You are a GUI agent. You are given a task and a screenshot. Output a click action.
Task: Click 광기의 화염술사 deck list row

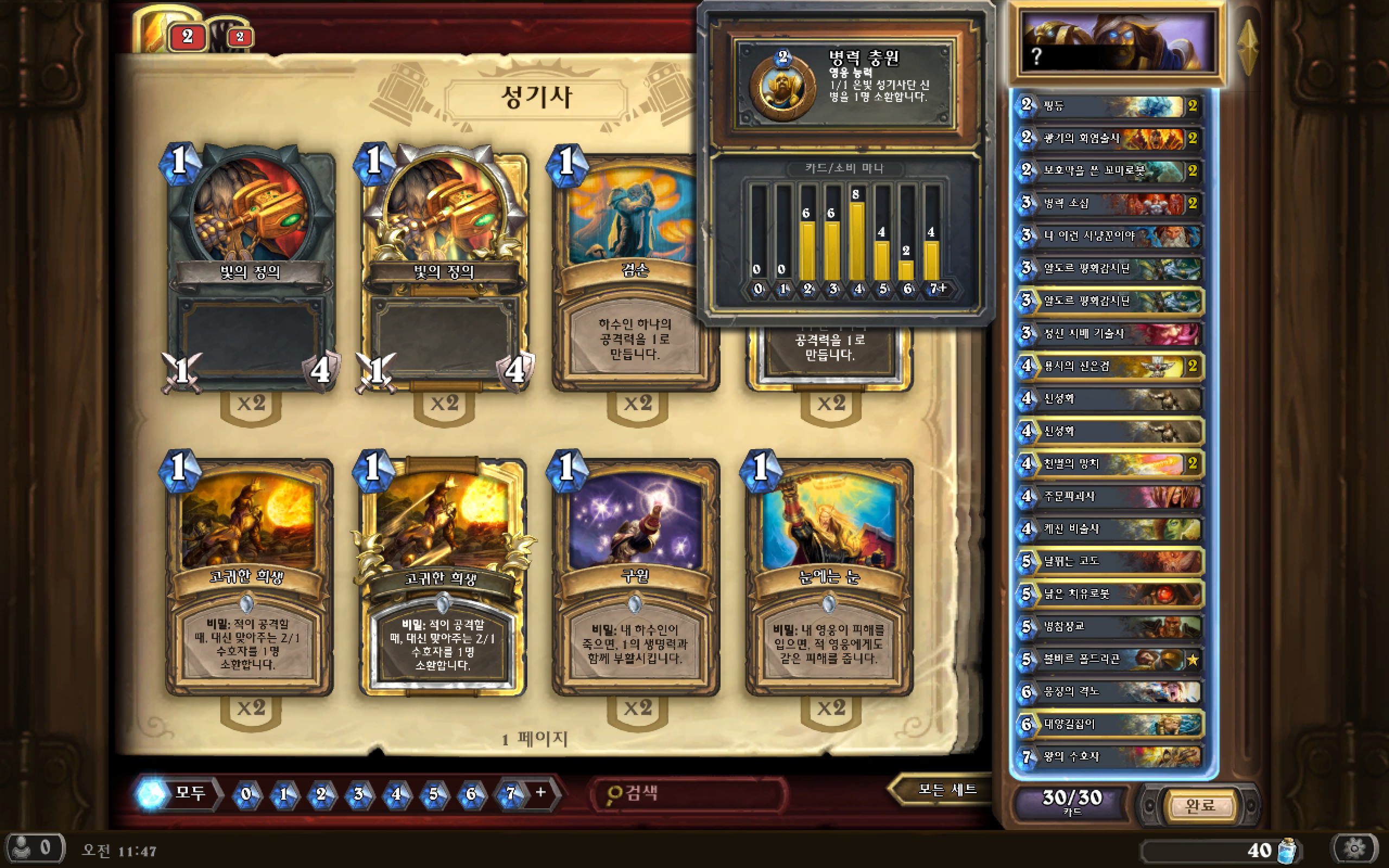click(1109, 138)
